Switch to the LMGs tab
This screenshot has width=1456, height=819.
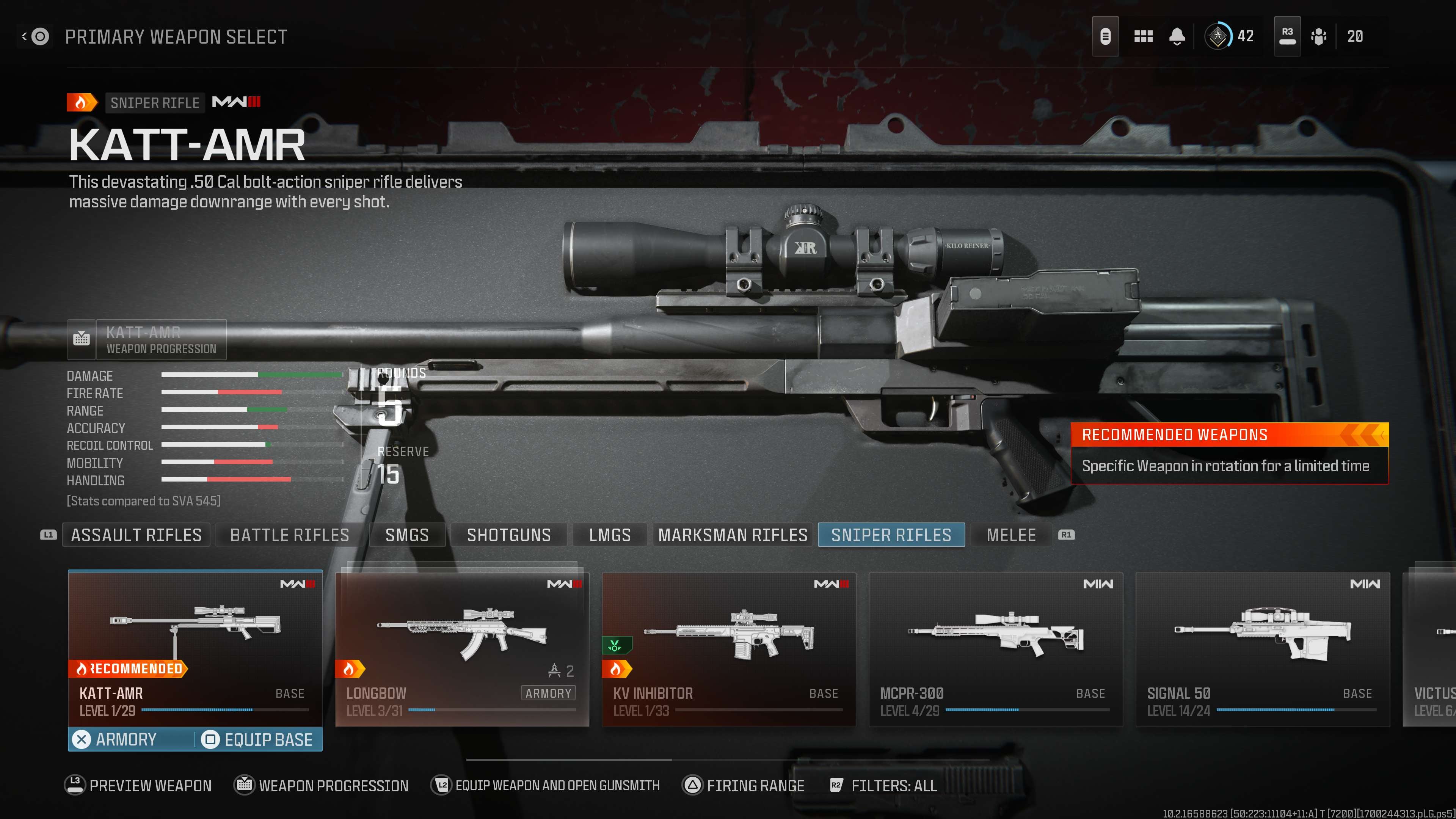[610, 535]
